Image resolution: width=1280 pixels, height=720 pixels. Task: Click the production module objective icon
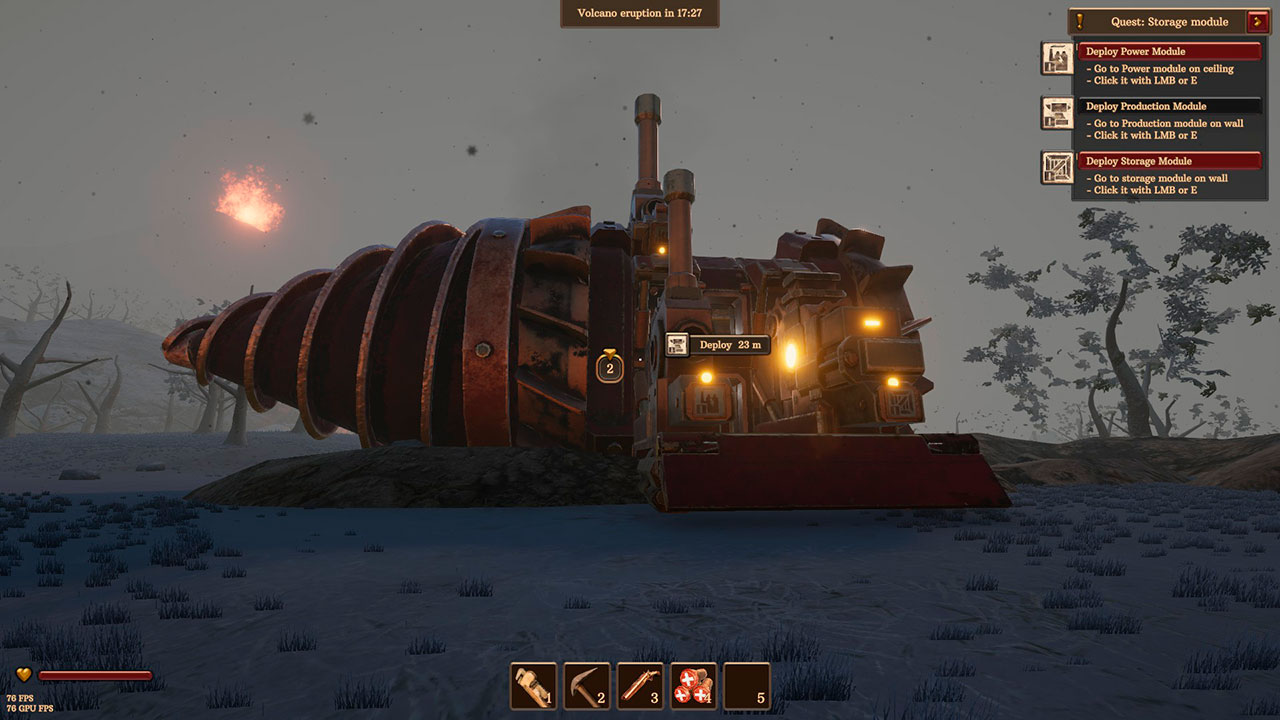coord(1056,113)
